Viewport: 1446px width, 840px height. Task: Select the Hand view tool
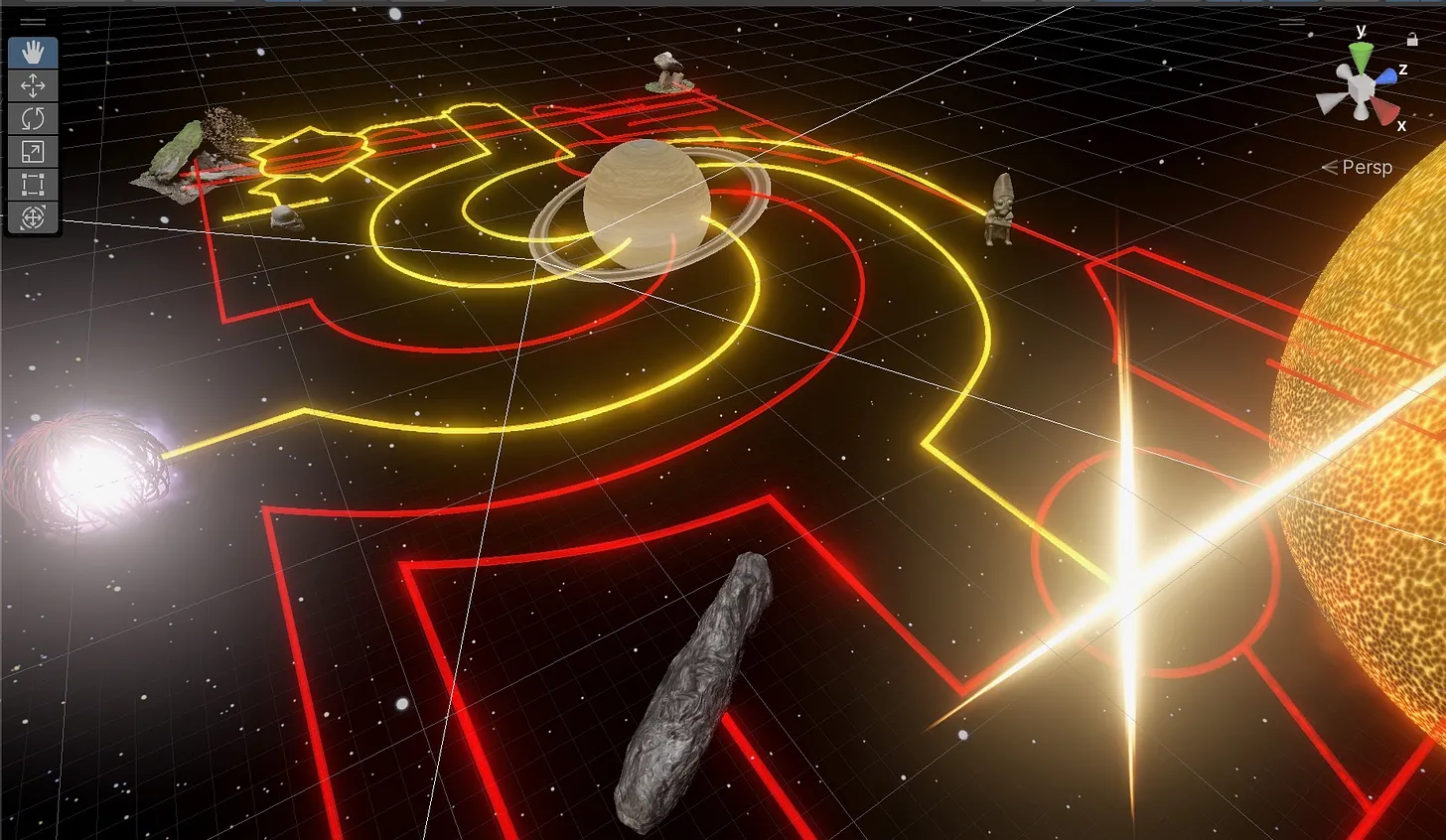33,53
